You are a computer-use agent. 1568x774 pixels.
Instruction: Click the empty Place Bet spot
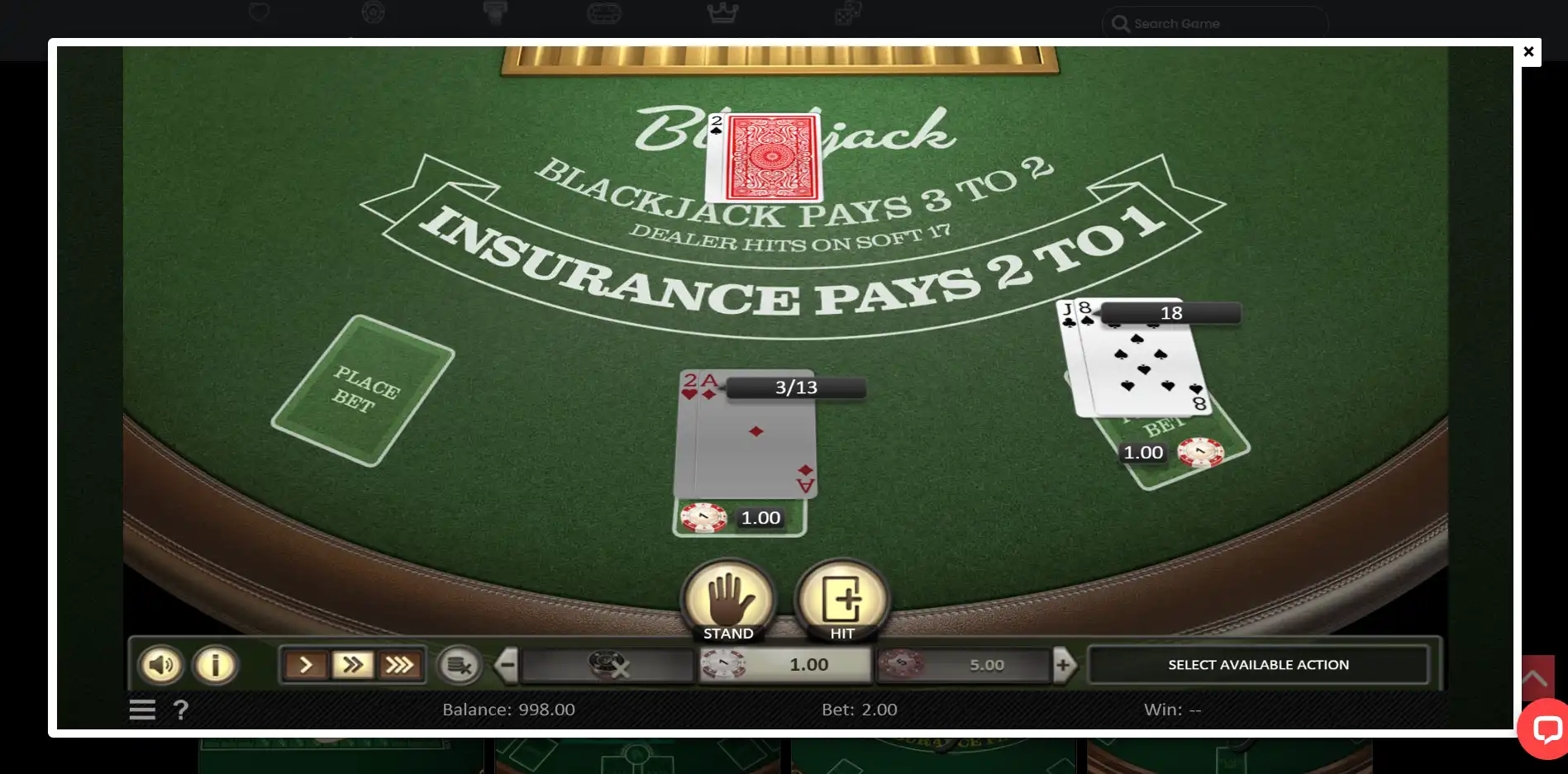pos(363,391)
